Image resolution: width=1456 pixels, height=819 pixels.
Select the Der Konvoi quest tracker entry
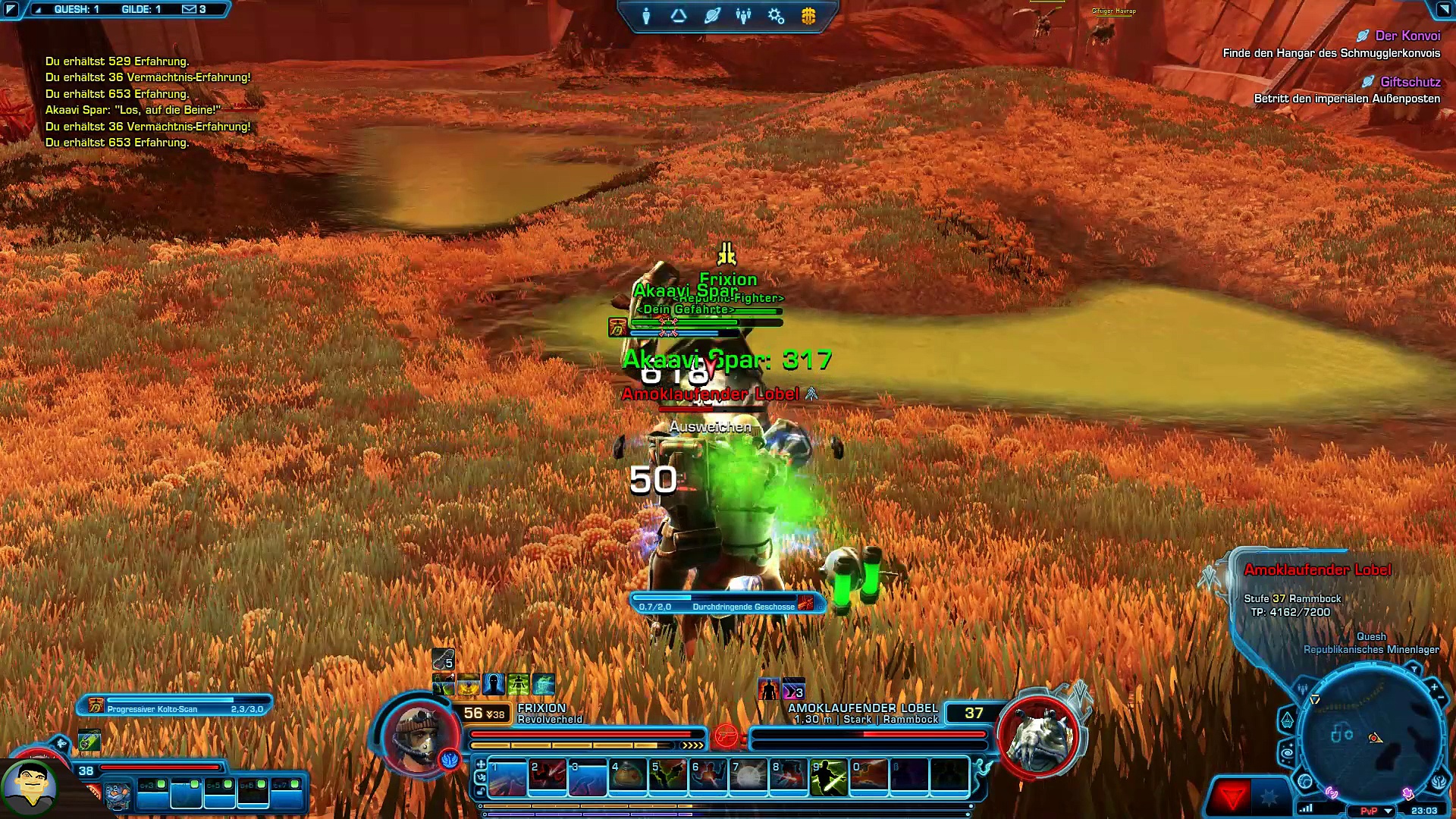click(x=1407, y=36)
